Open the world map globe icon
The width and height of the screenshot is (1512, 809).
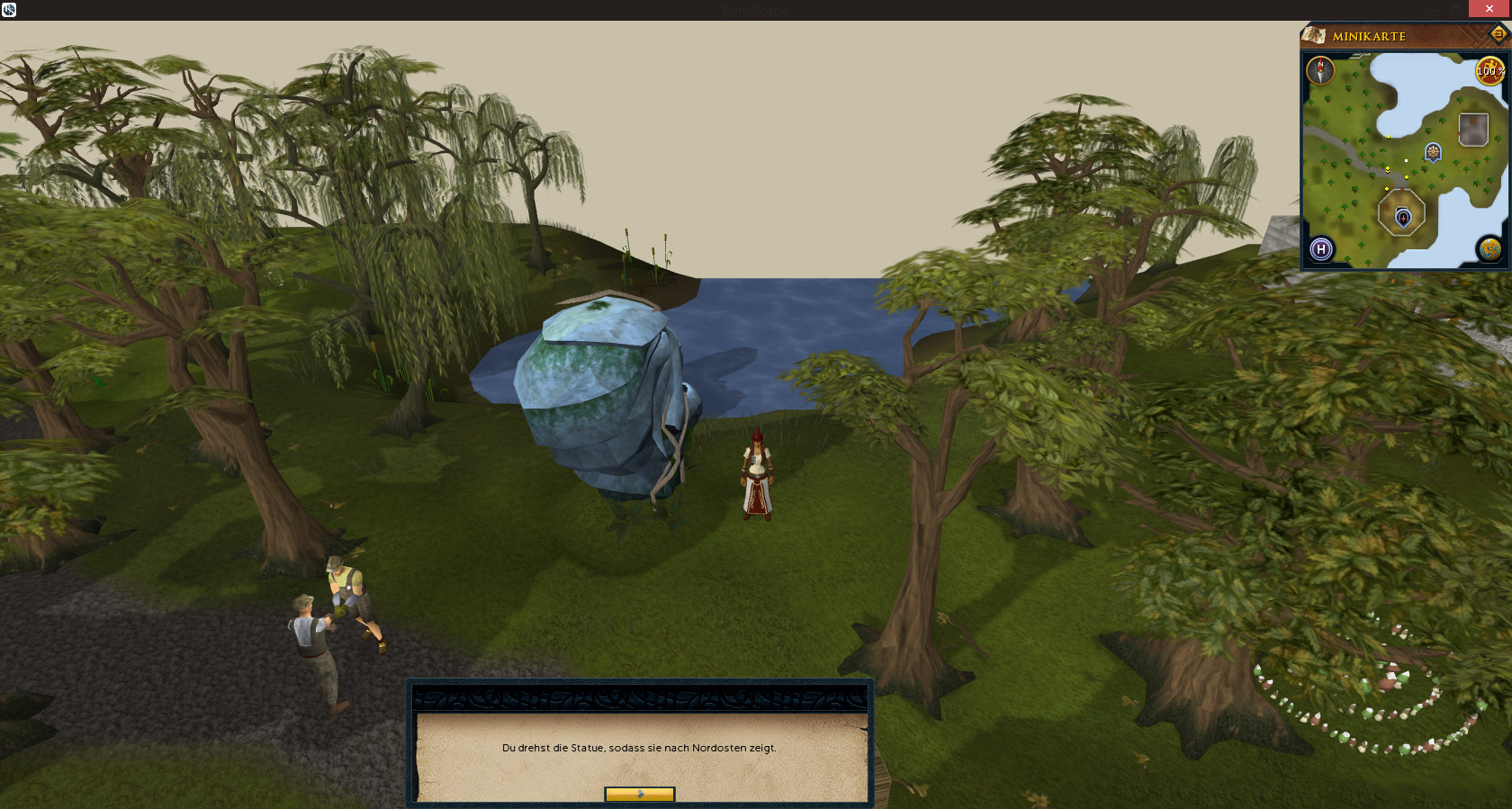[x=1489, y=249]
